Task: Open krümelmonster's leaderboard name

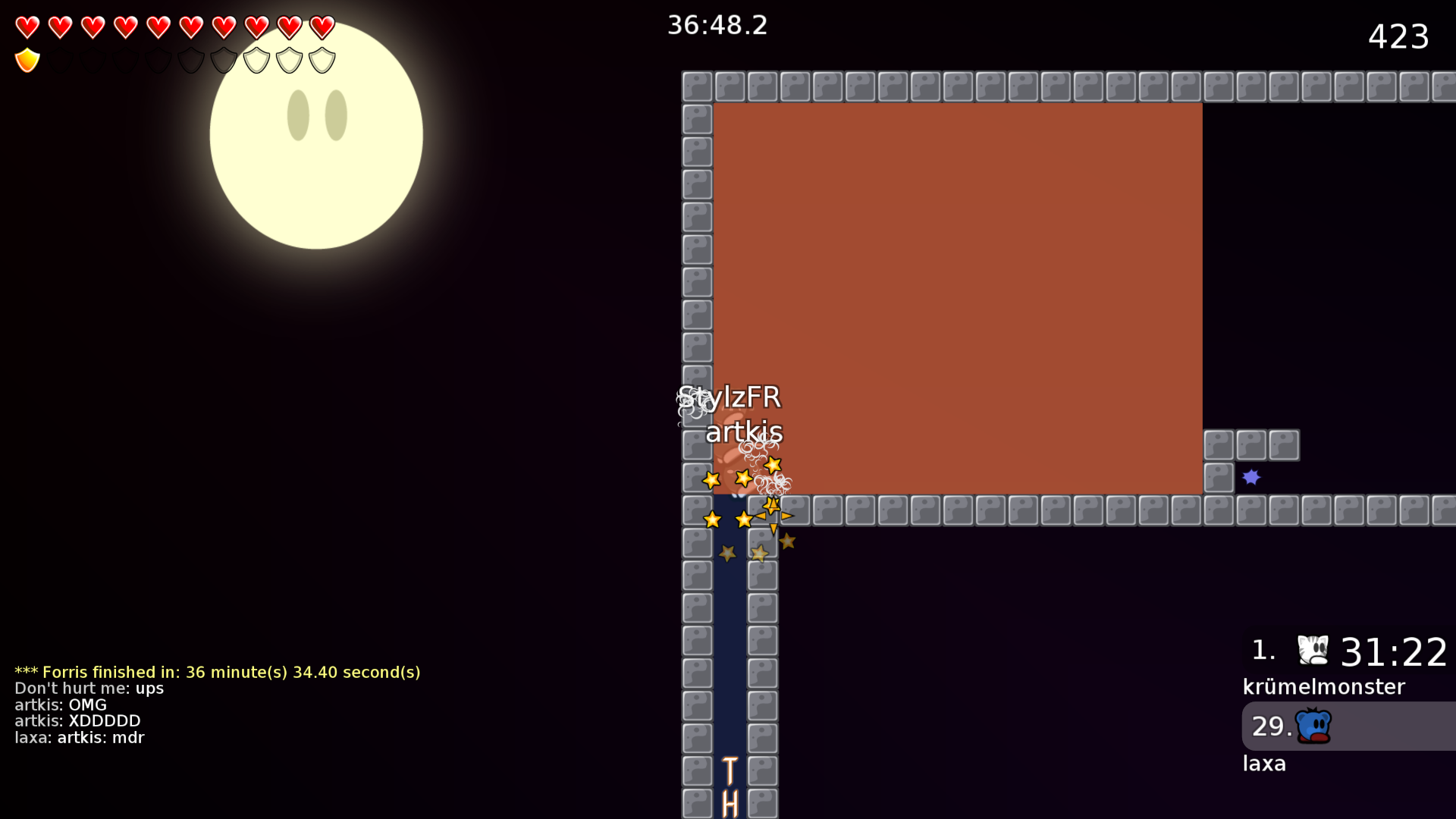Action: pyautogui.click(x=1323, y=687)
